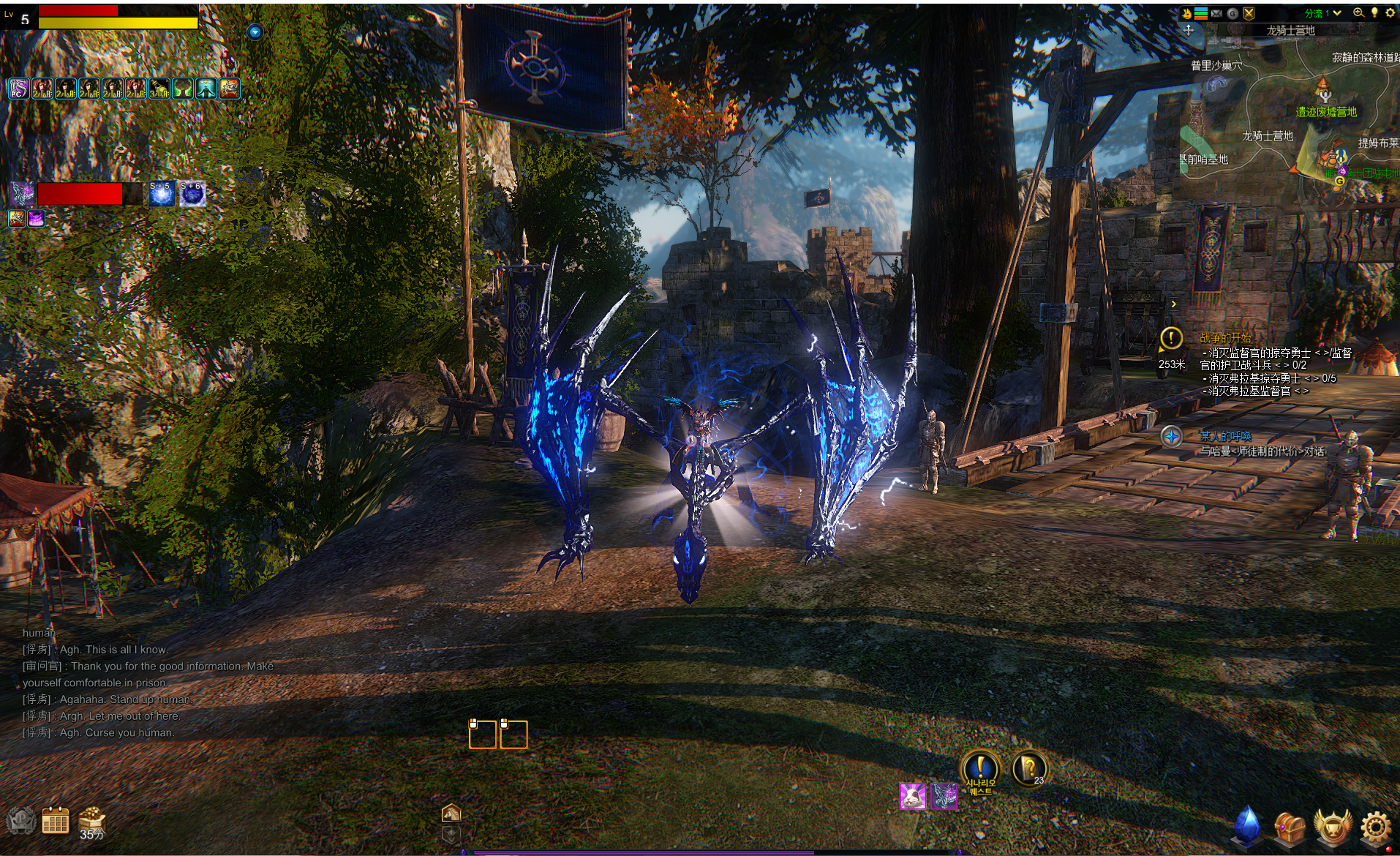Open the blue crystal shop icon
Viewport: 1400px width, 856px height.
1247,825
